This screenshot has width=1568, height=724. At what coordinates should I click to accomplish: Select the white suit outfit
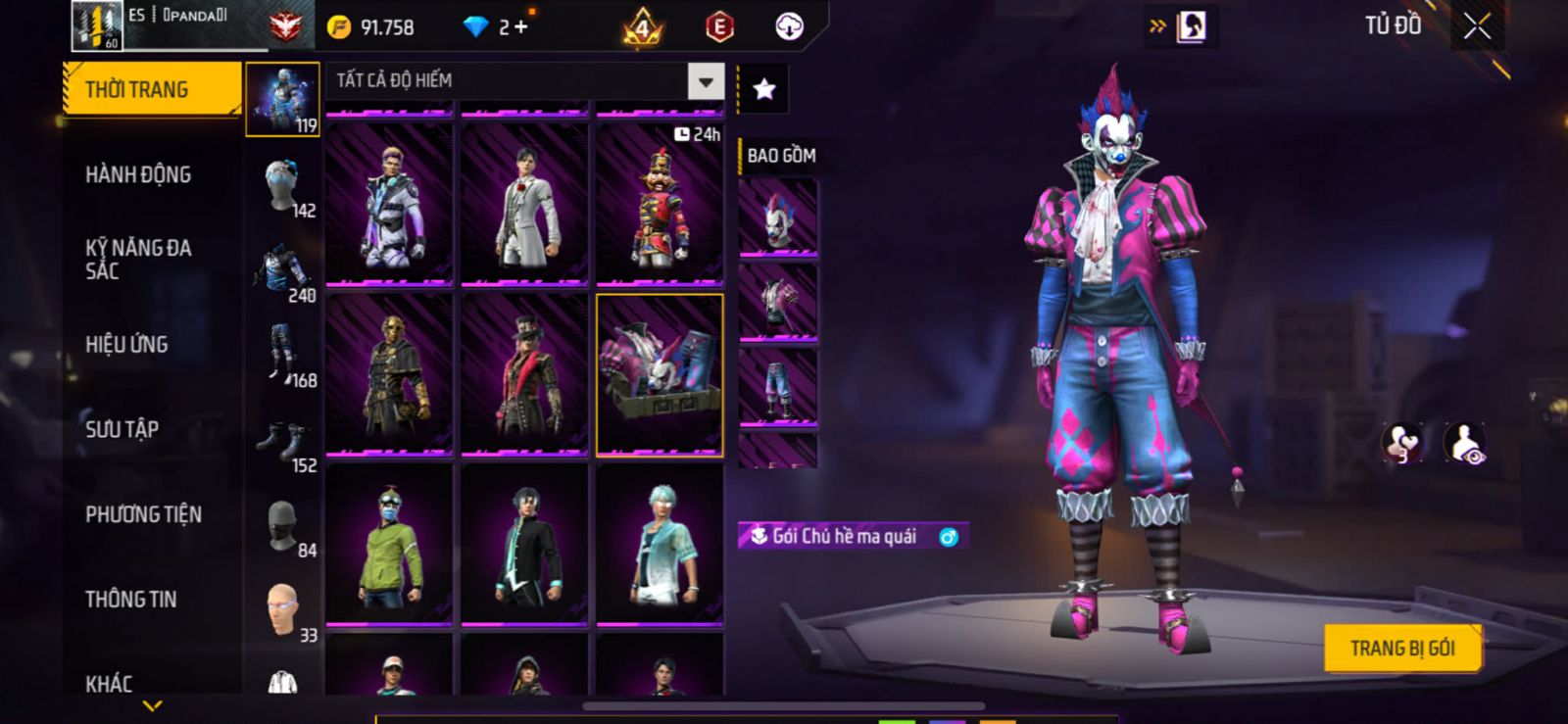point(524,204)
